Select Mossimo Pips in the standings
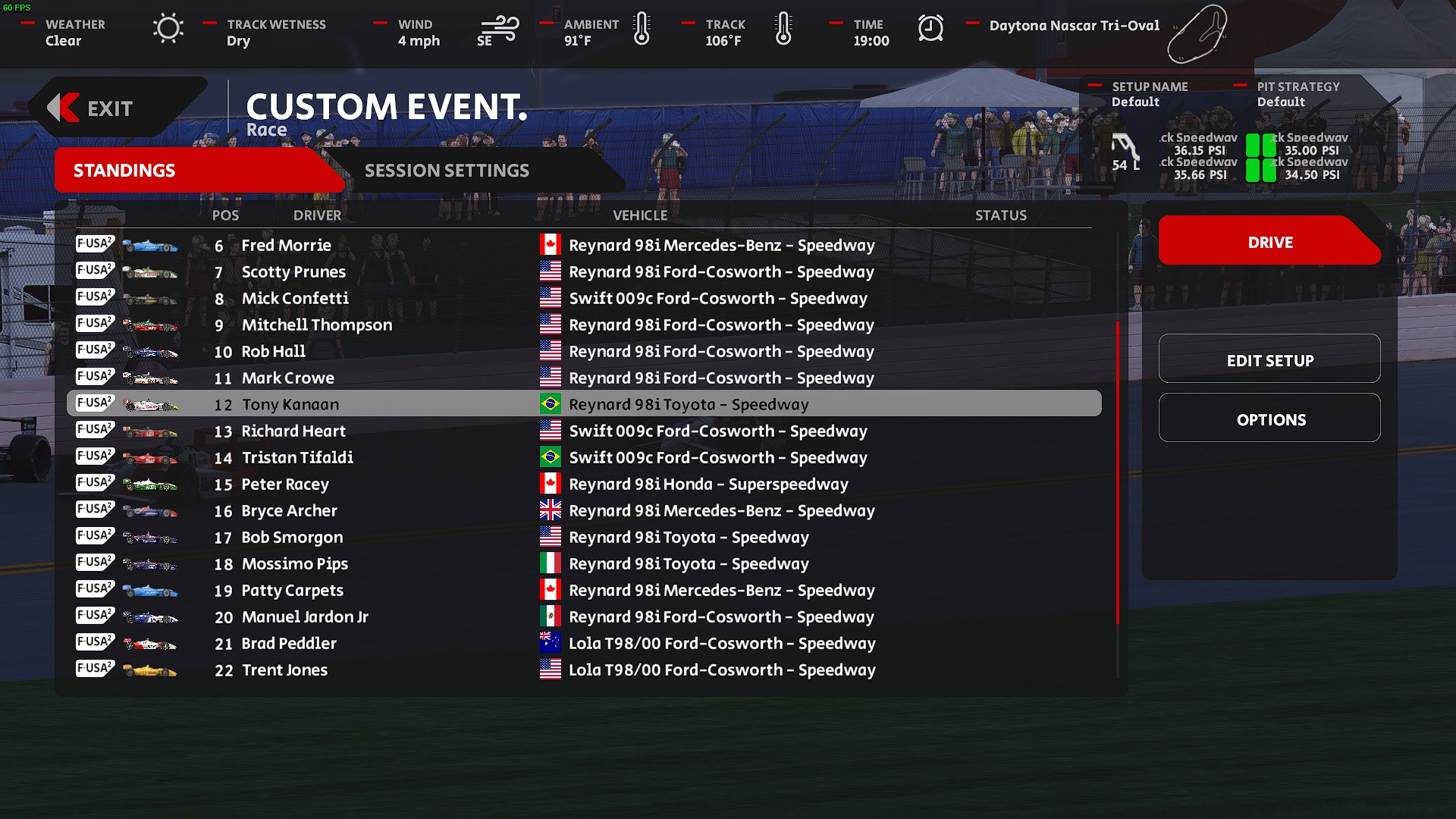The width and height of the screenshot is (1456, 819). (x=294, y=563)
